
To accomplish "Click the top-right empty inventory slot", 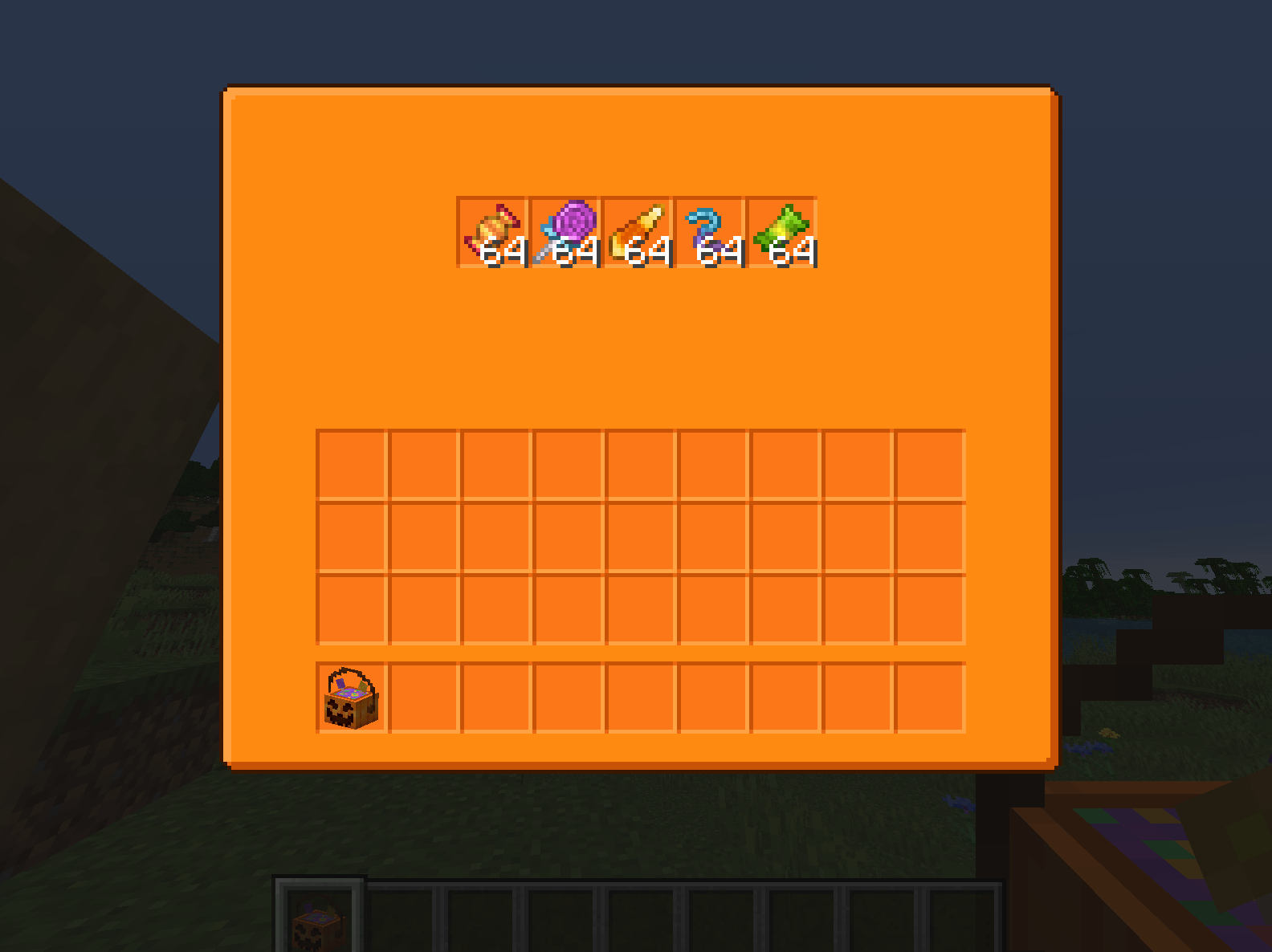I will click(x=930, y=464).
